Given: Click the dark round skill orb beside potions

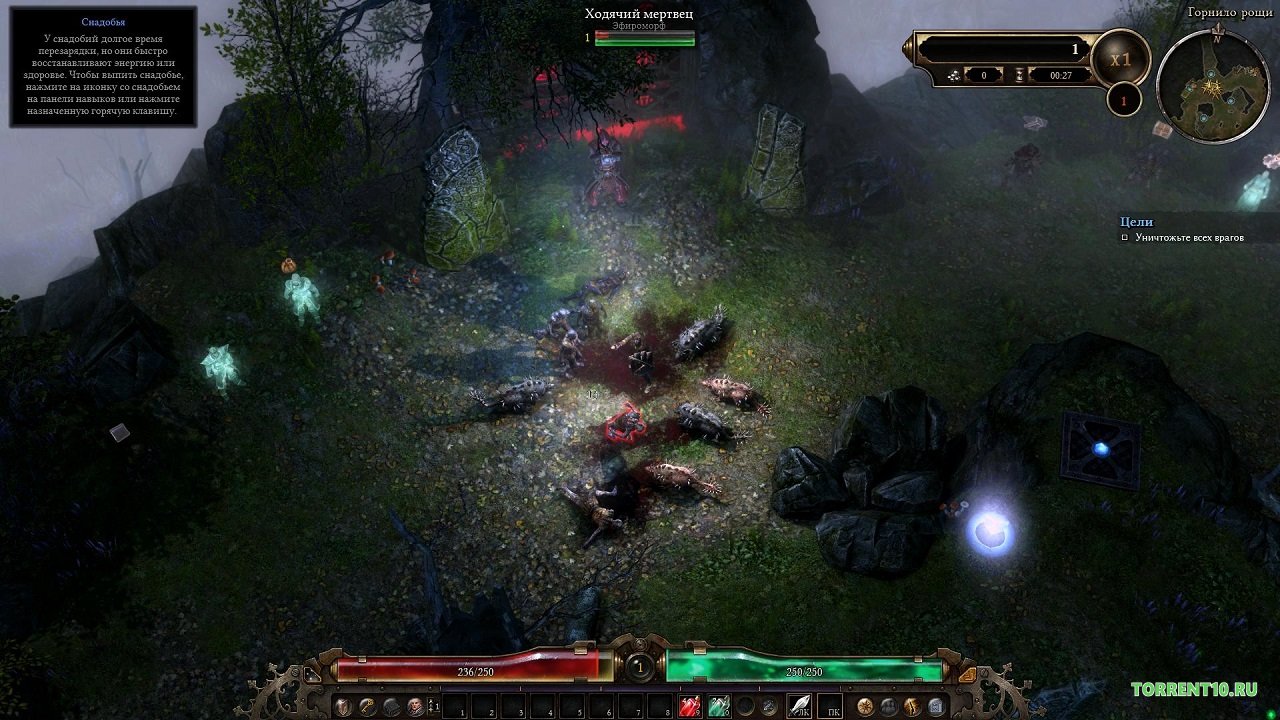Looking at the screenshot, I should pyautogui.click(x=745, y=707).
